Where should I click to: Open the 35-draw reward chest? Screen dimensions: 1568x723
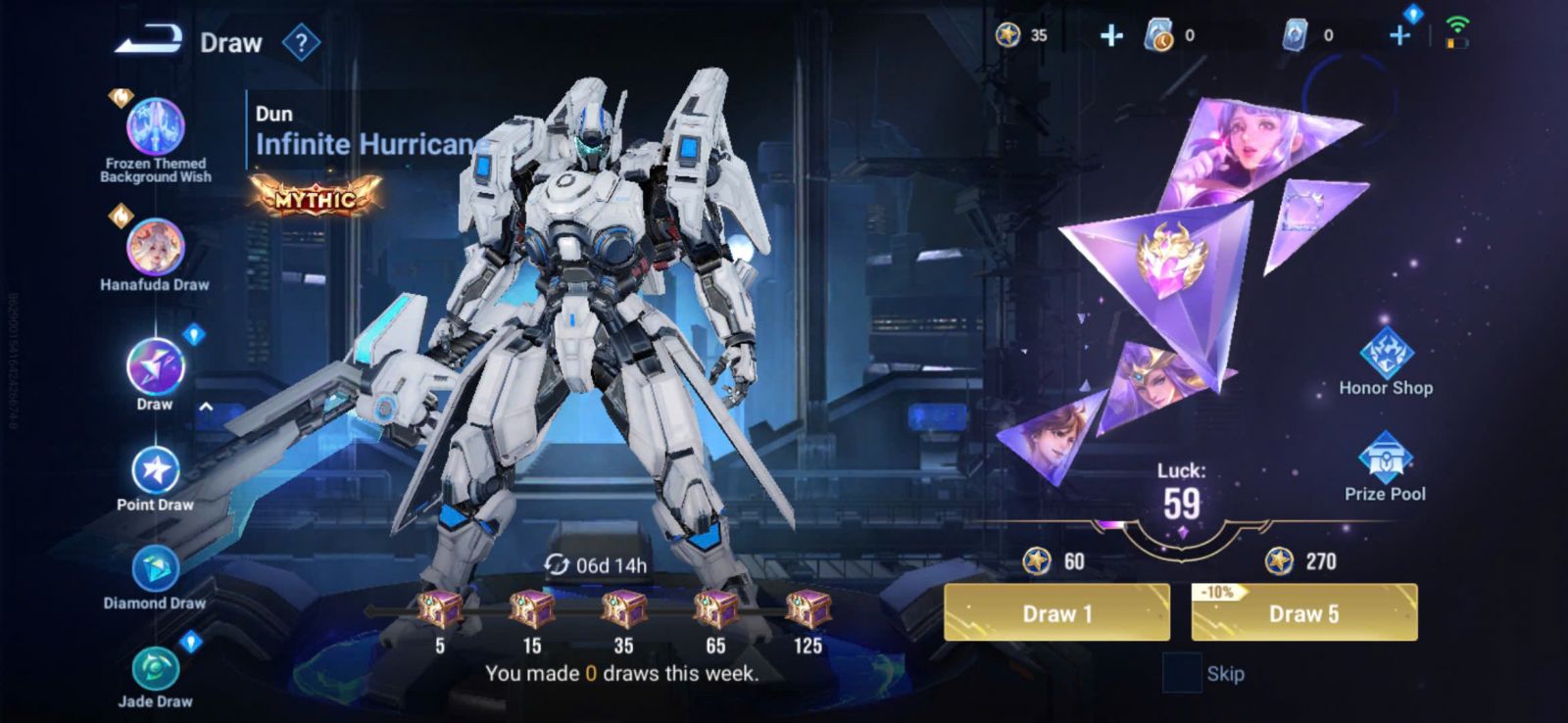coord(623,609)
